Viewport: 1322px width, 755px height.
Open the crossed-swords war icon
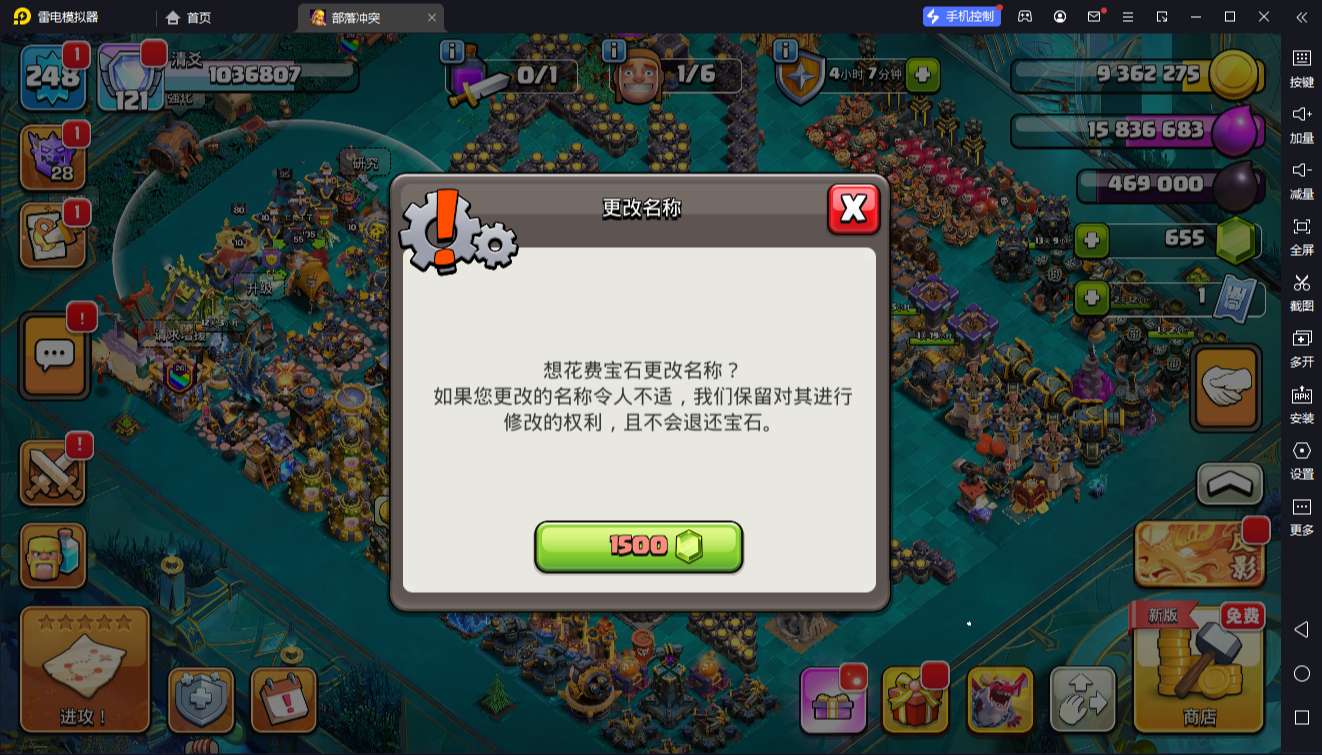click(x=54, y=472)
